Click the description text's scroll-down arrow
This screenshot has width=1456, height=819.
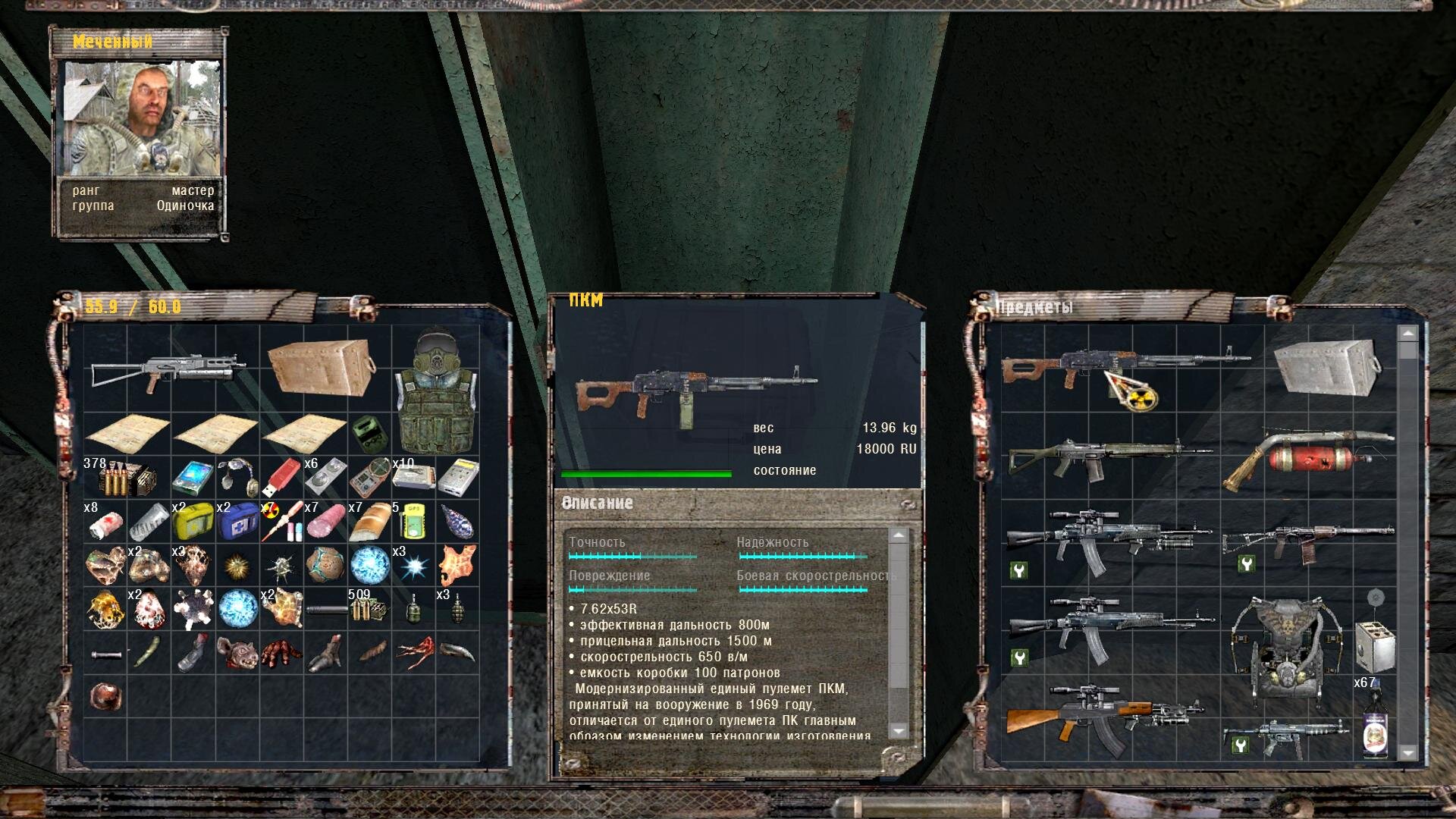point(898,730)
